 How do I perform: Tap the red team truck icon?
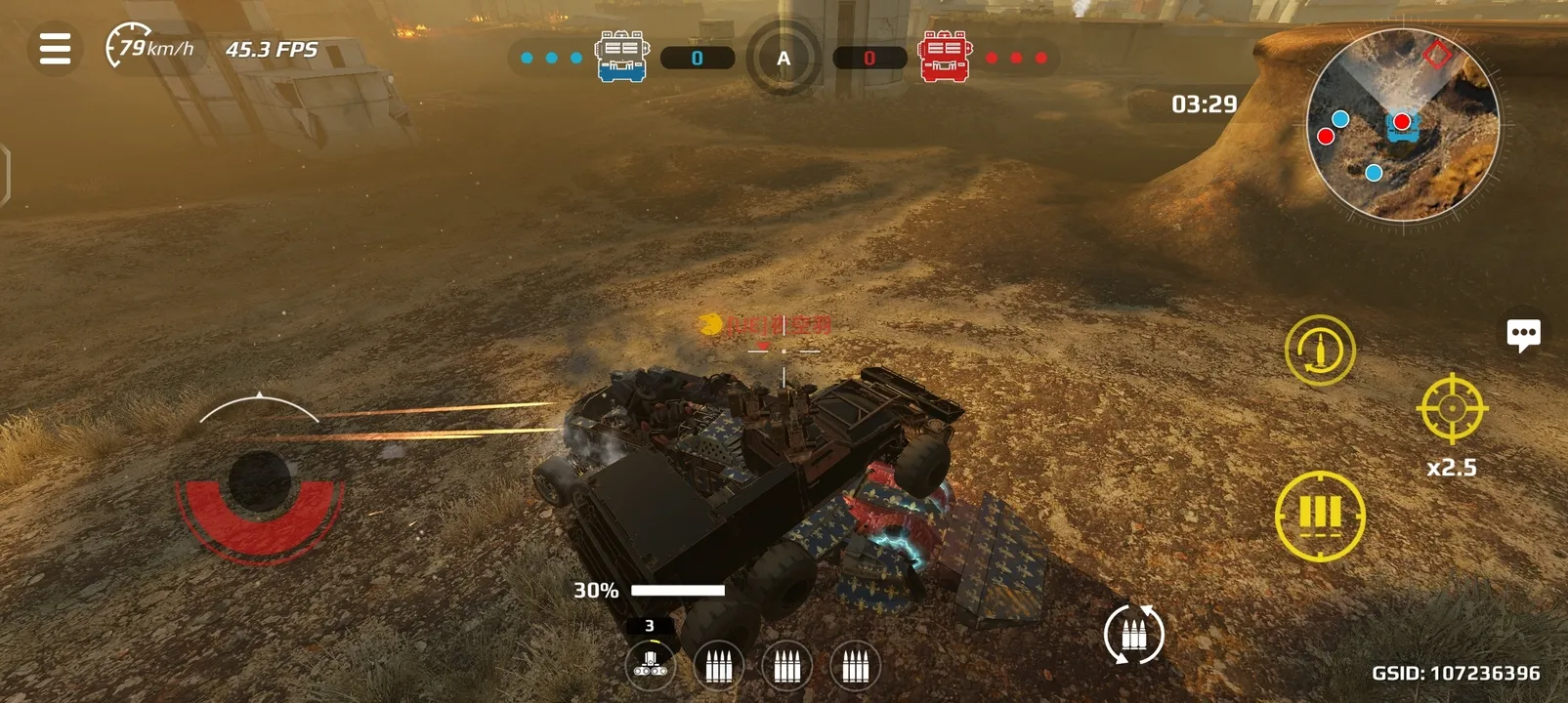pos(942,56)
